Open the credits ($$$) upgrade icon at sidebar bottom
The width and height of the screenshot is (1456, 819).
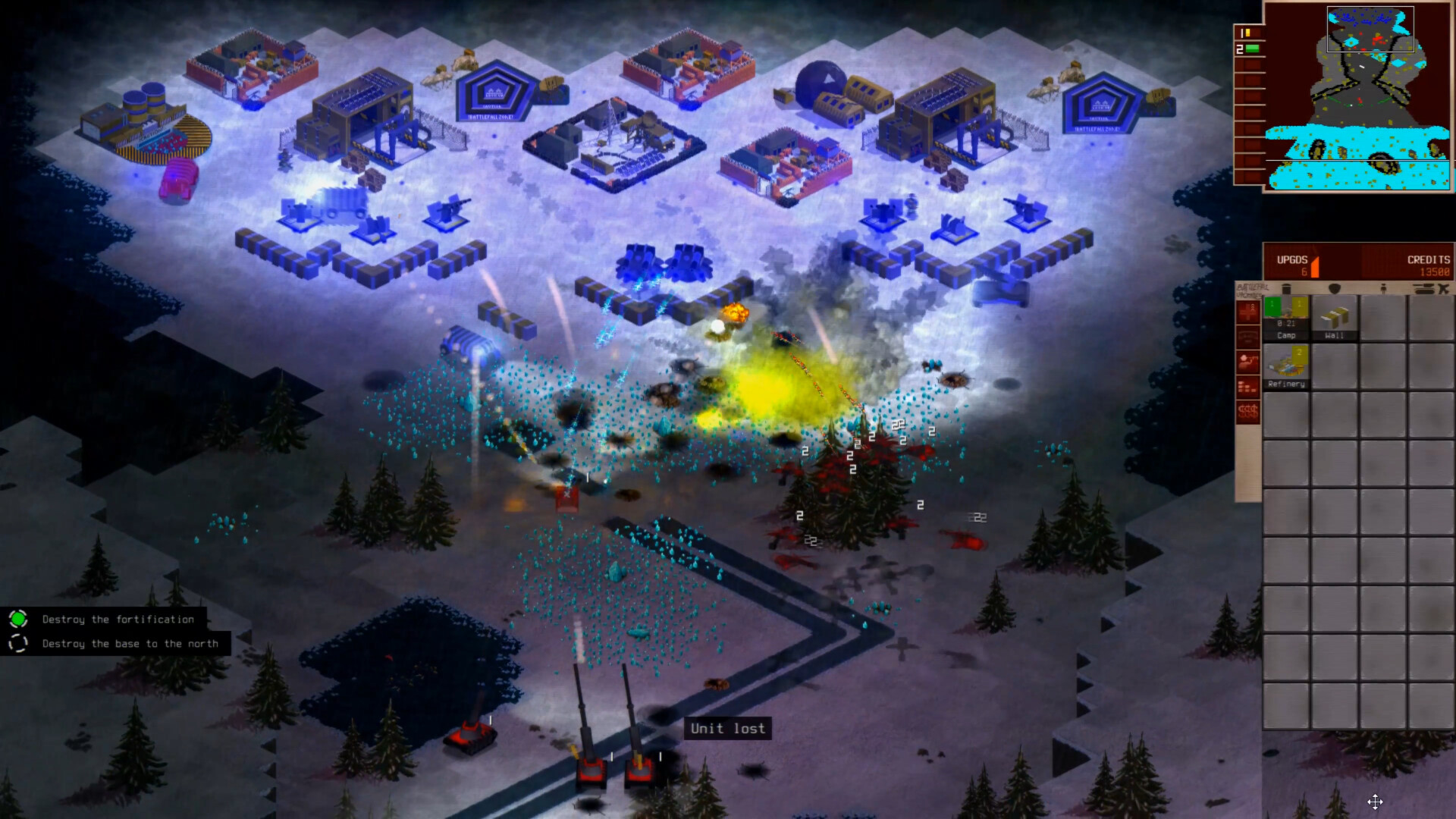coord(1247,410)
